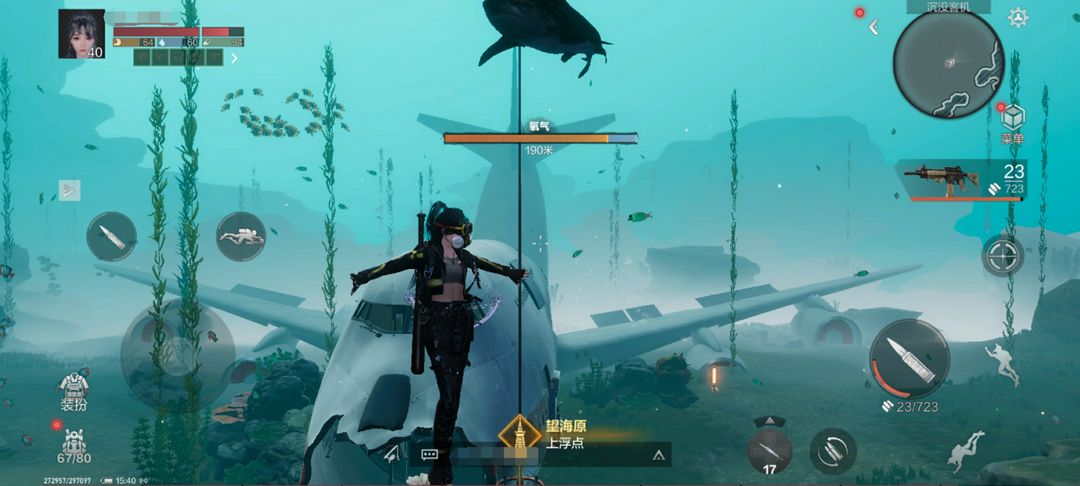Open the gear settings icon

click(1018, 17)
